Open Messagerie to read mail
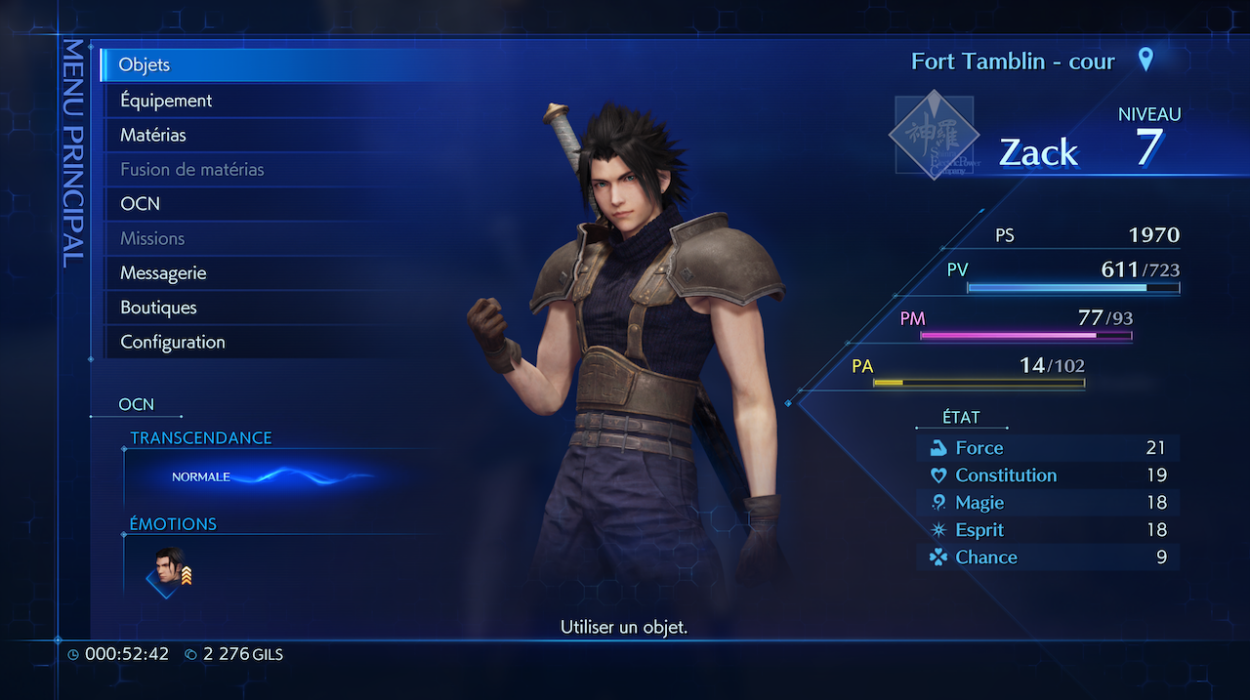 coord(163,273)
